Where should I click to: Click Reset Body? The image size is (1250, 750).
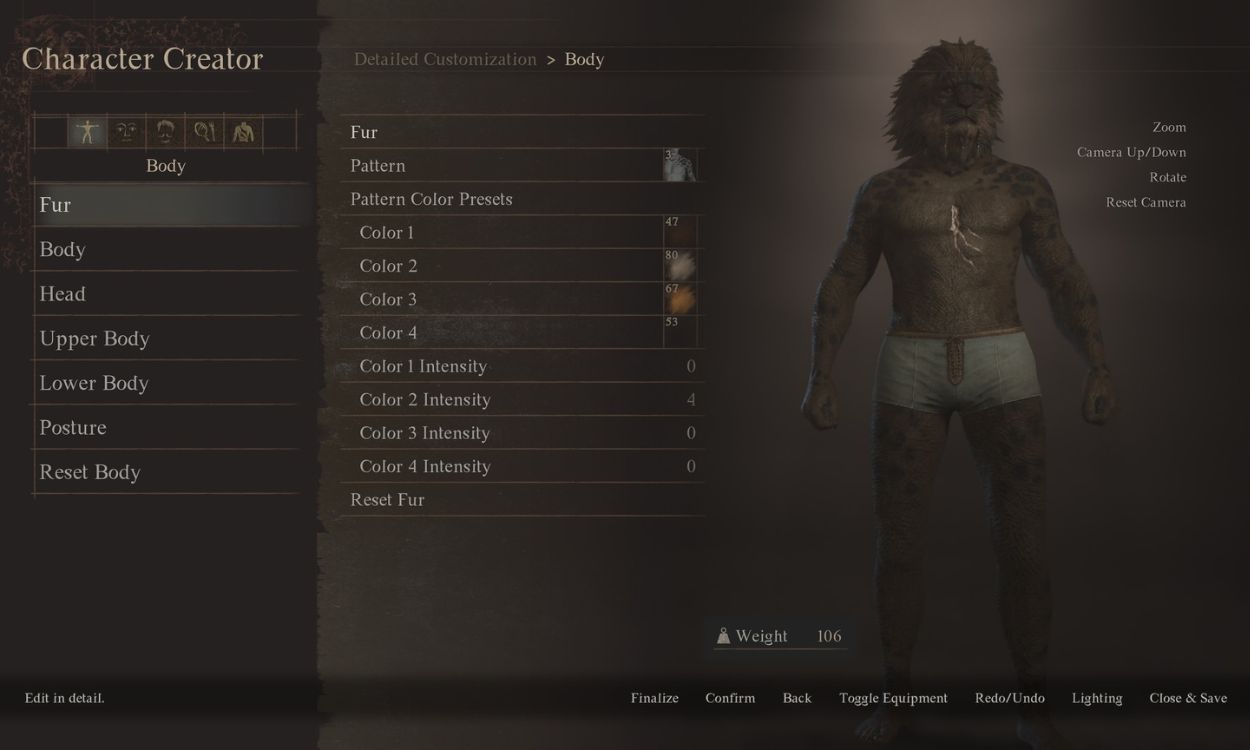click(x=90, y=472)
